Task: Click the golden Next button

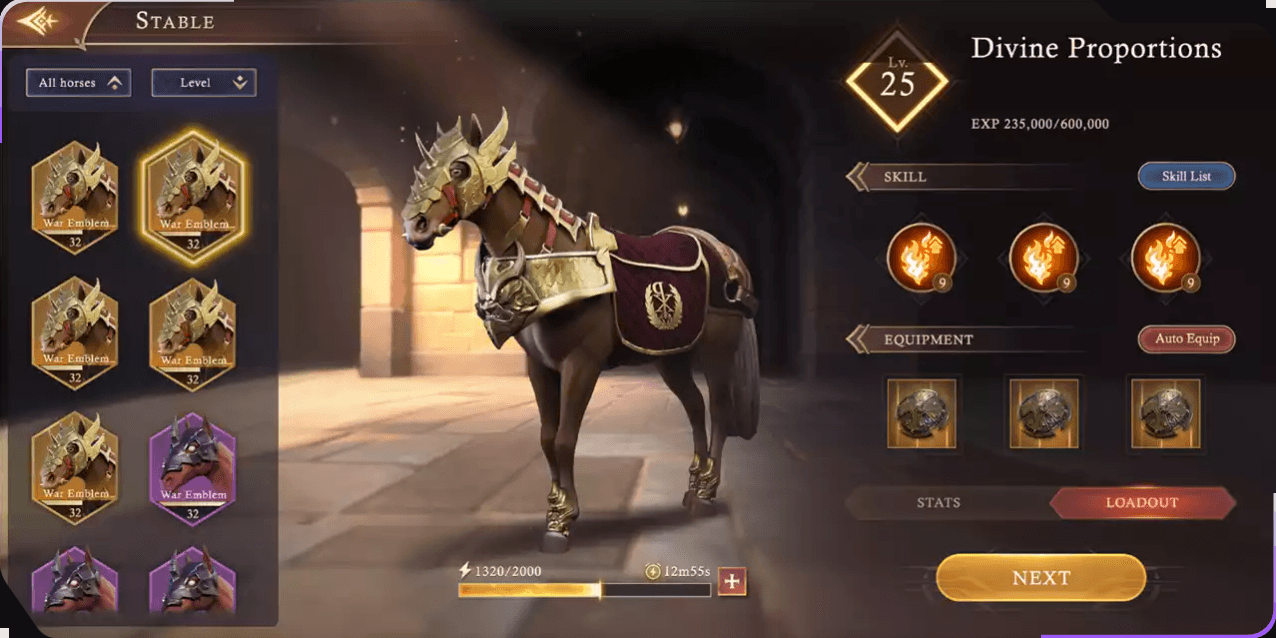Action: [x=1041, y=578]
